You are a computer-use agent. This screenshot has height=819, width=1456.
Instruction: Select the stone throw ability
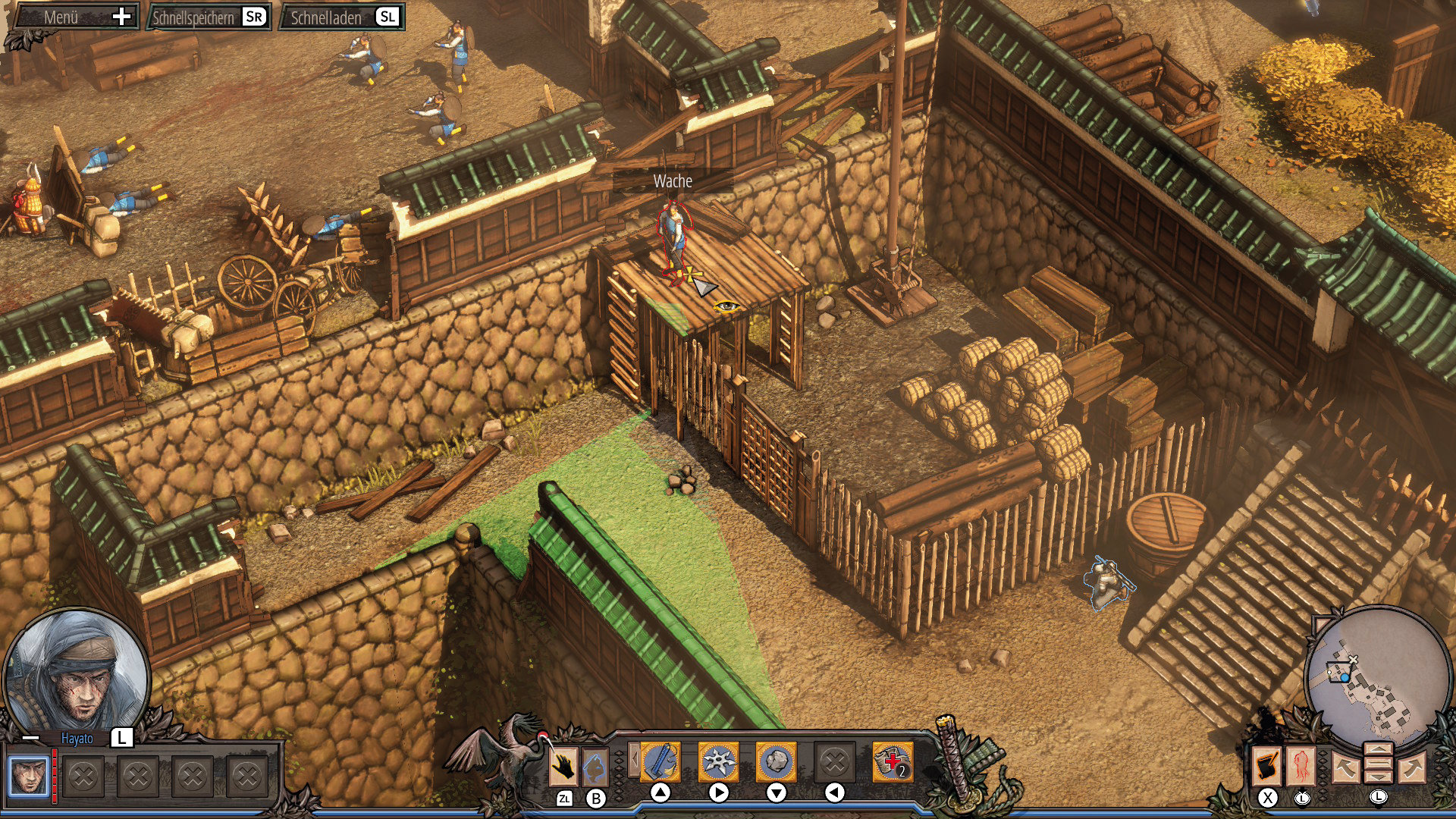pyautogui.click(x=776, y=761)
